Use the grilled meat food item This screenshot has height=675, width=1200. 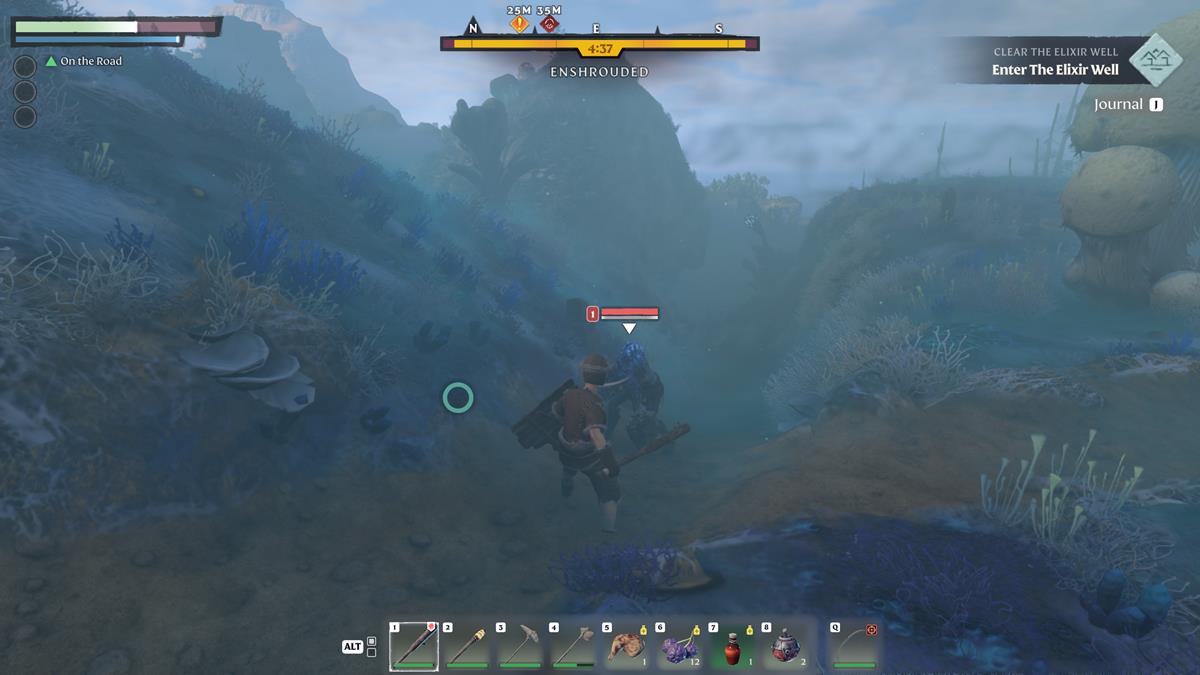(627, 647)
